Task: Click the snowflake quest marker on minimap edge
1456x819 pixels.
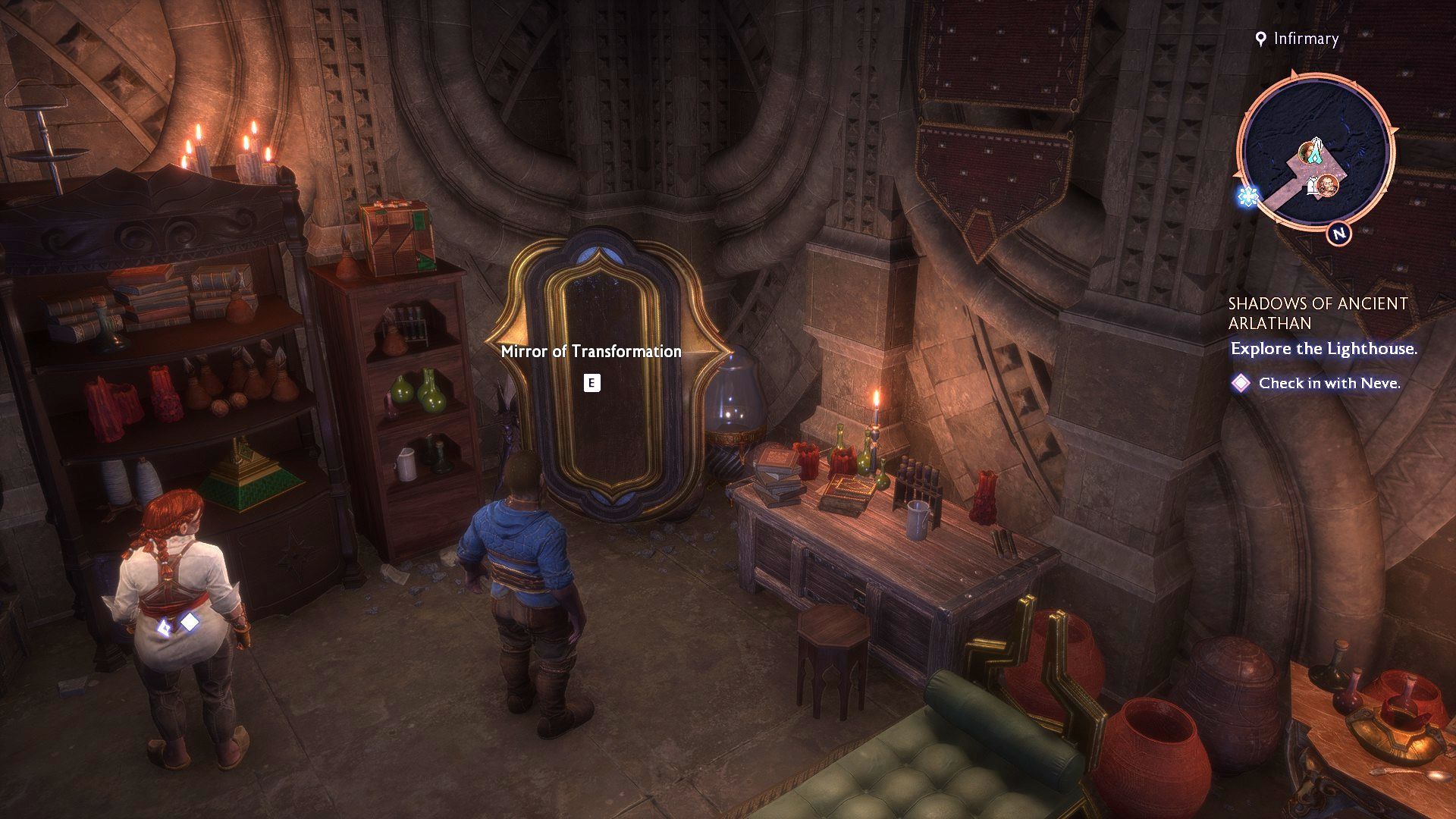Action: click(1247, 197)
